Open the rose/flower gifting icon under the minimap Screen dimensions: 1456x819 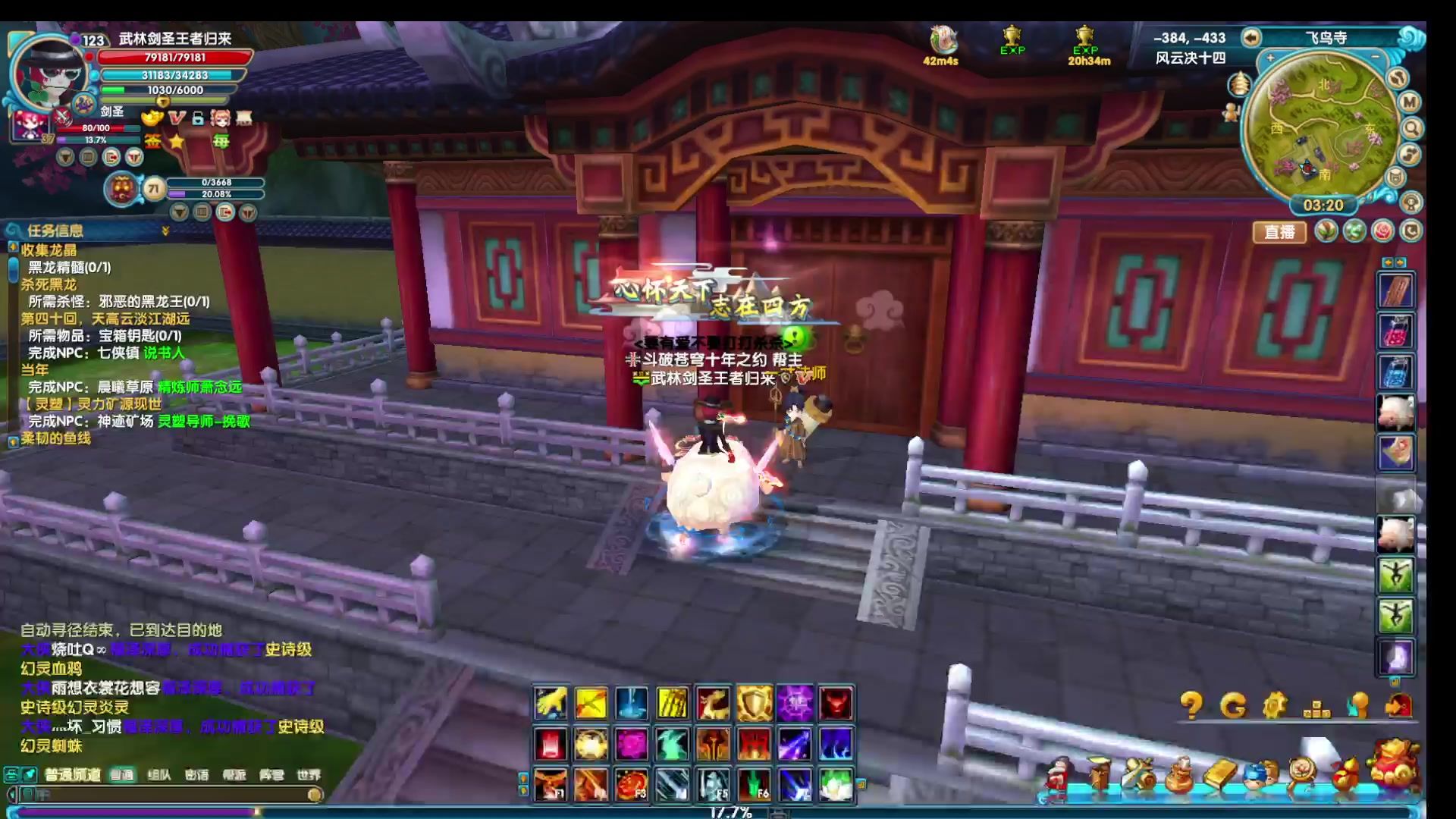coord(1382,233)
